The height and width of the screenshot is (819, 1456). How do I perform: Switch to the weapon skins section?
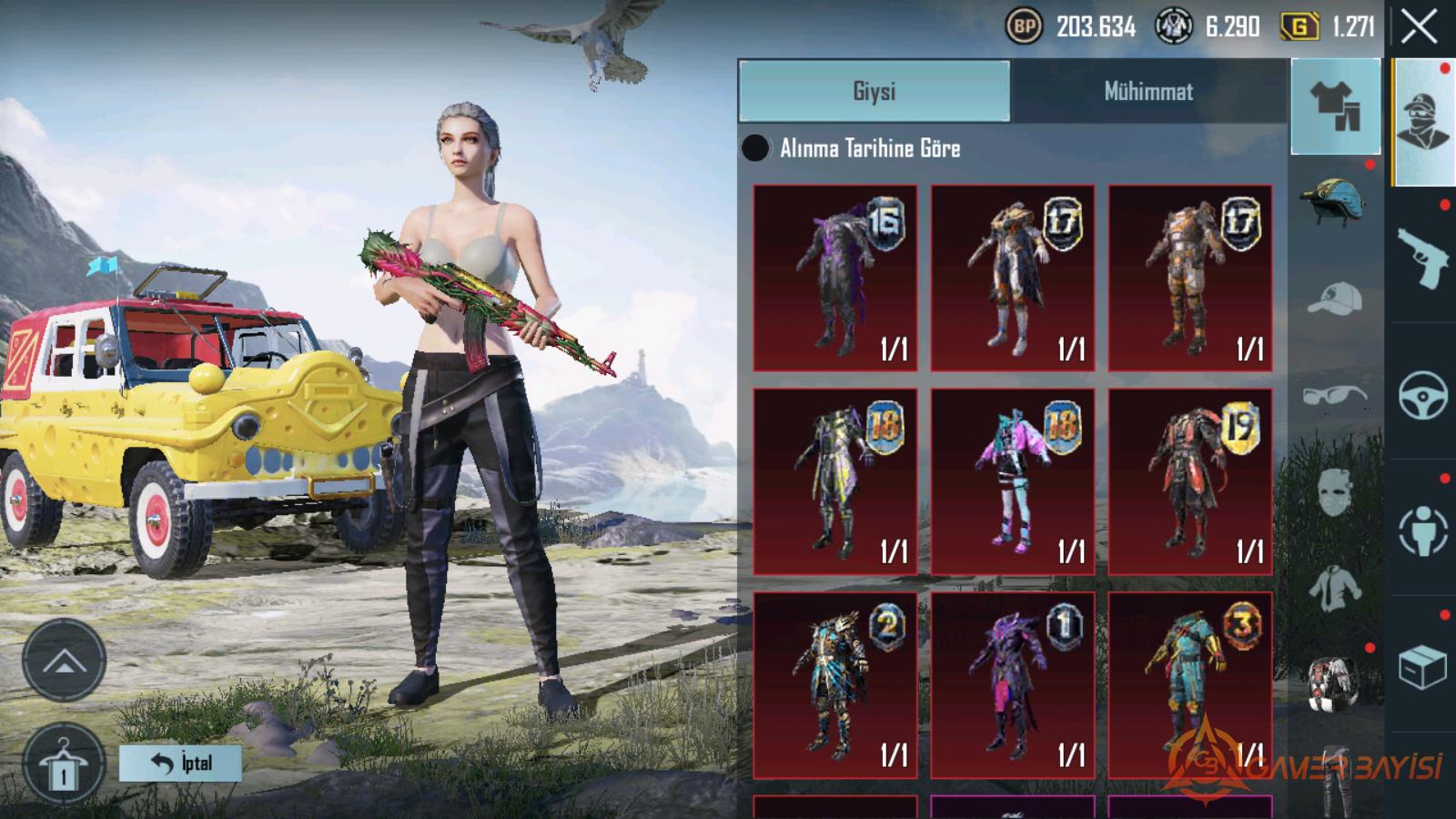1422,257
